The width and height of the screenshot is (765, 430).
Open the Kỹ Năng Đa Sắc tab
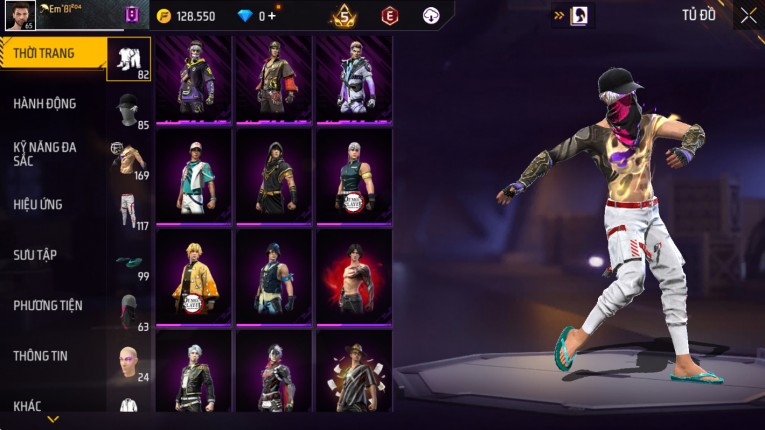(45, 153)
